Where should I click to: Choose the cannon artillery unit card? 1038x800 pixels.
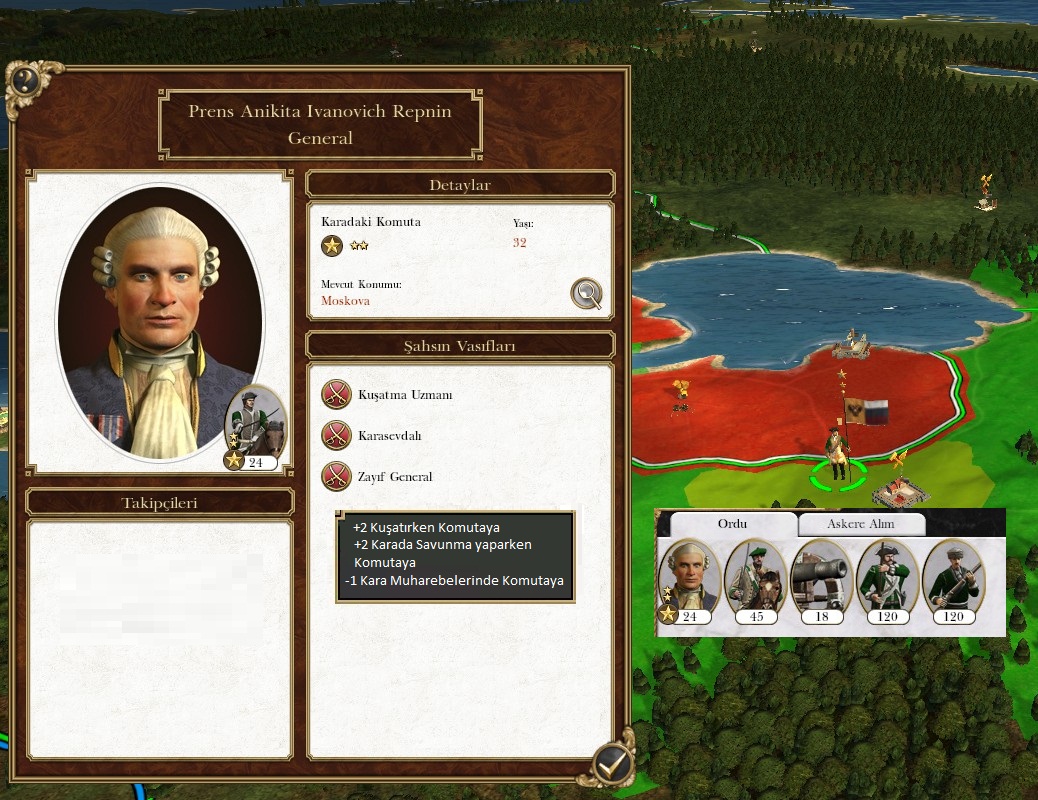821,580
